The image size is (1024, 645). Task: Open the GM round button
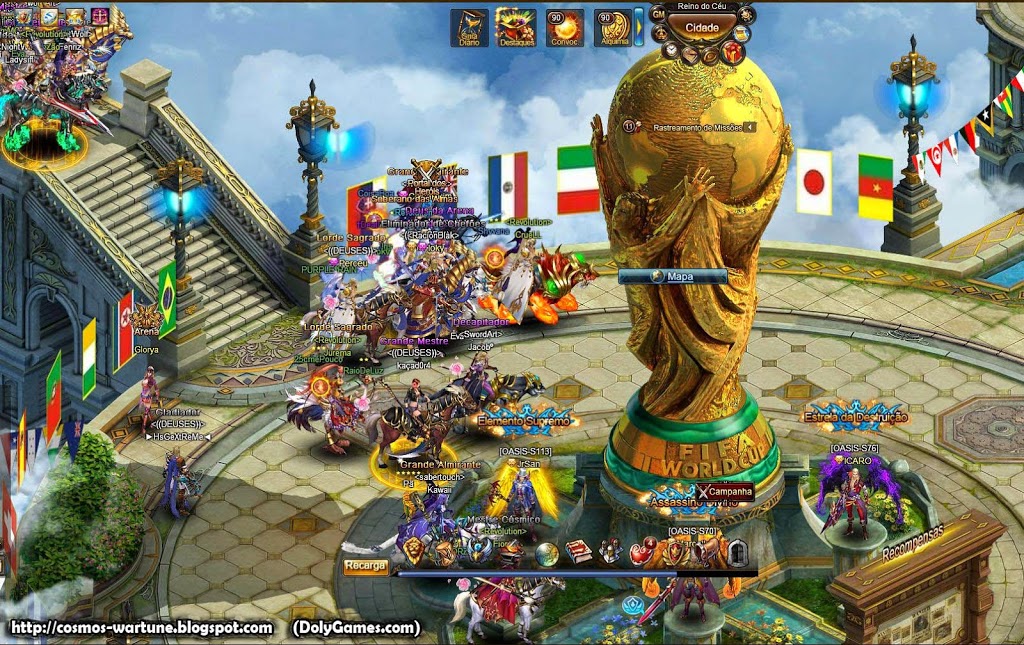pyautogui.click(x=659, y=15)
